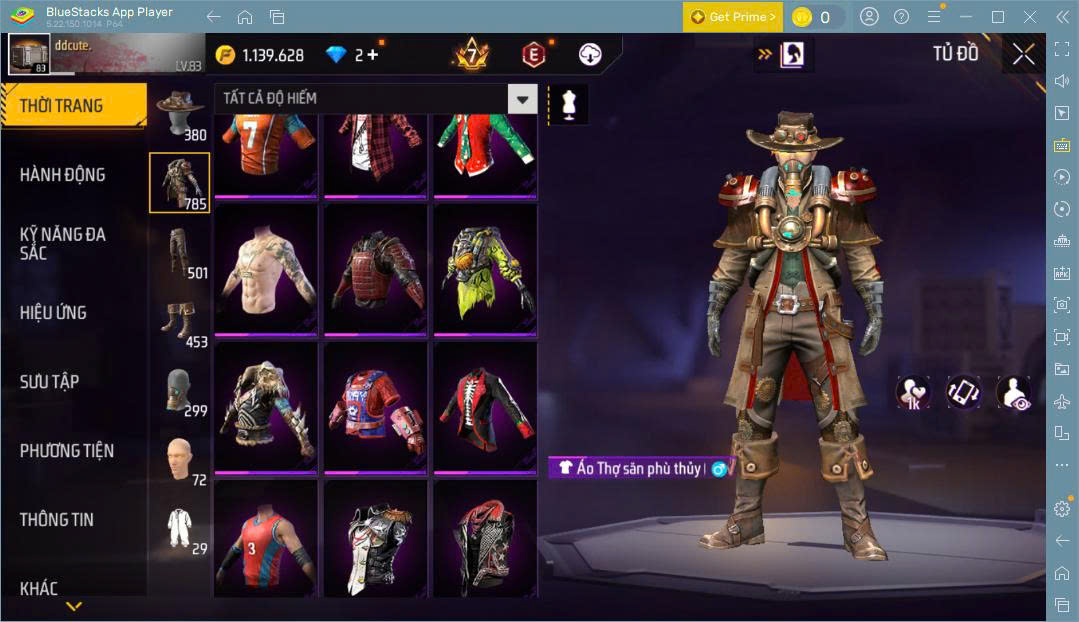The width and height of the screenshot is (1079, 622).
Task: Add diamonds with the plus button
Action: tap(373, 55)
